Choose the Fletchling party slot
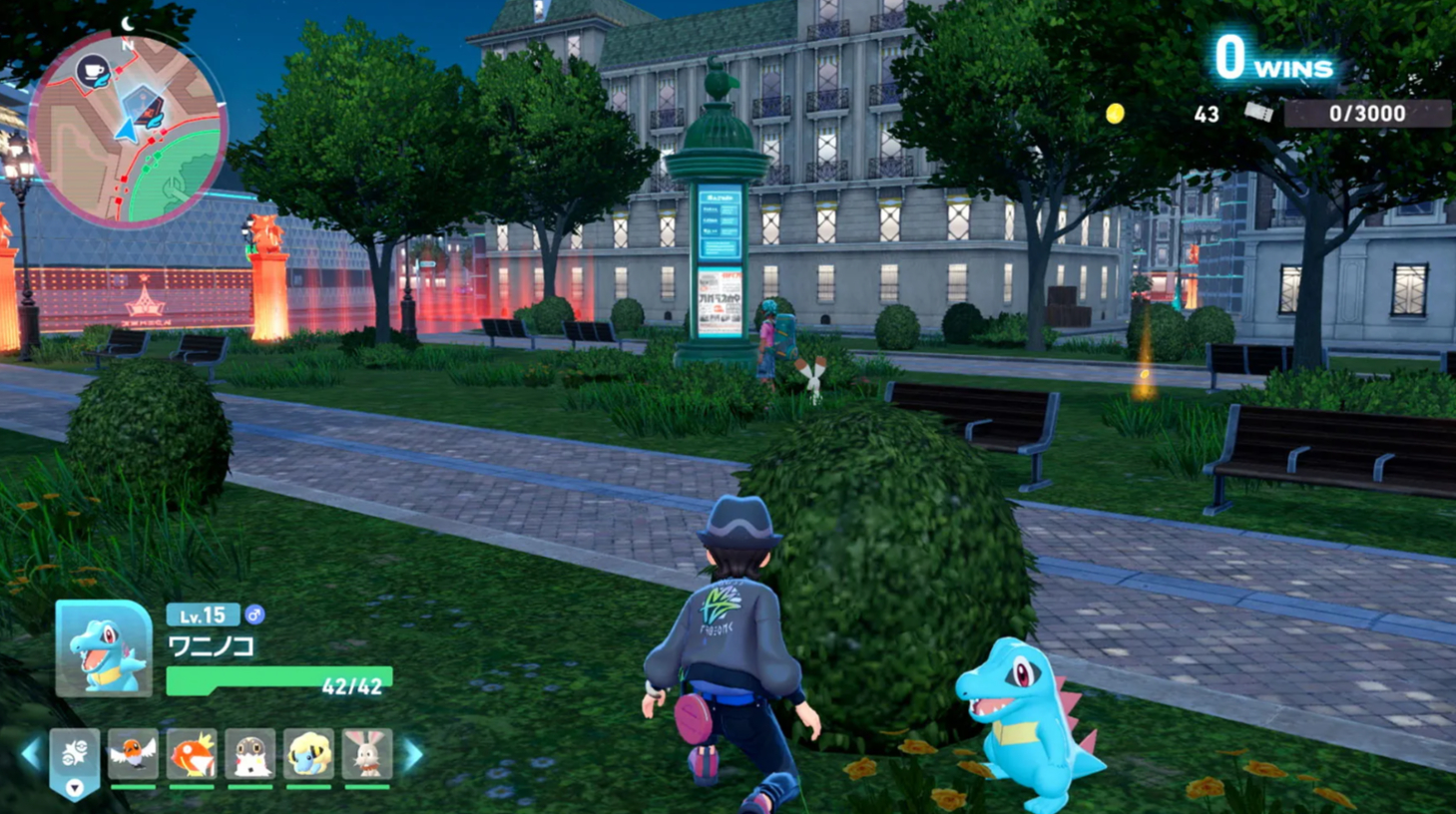 click(x=133, y=755)
